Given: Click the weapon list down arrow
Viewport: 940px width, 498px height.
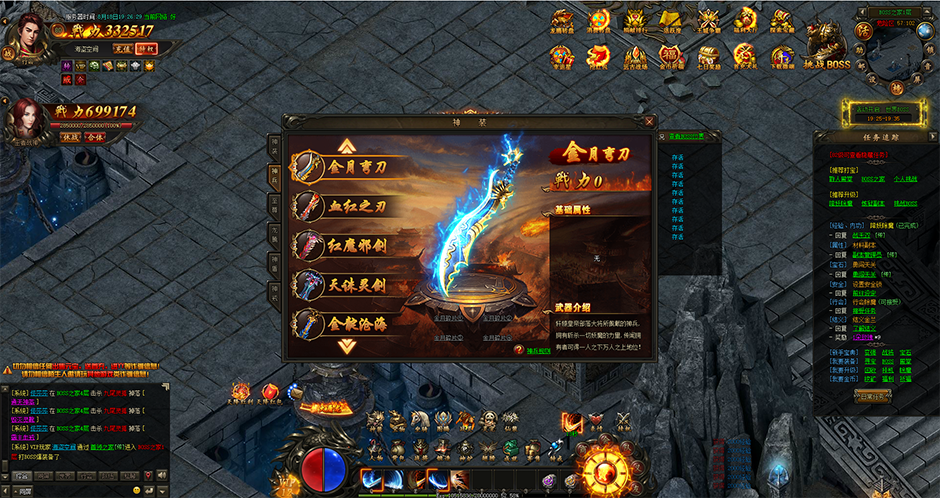Looking at the screenshot, I should [x=347, y=346].
